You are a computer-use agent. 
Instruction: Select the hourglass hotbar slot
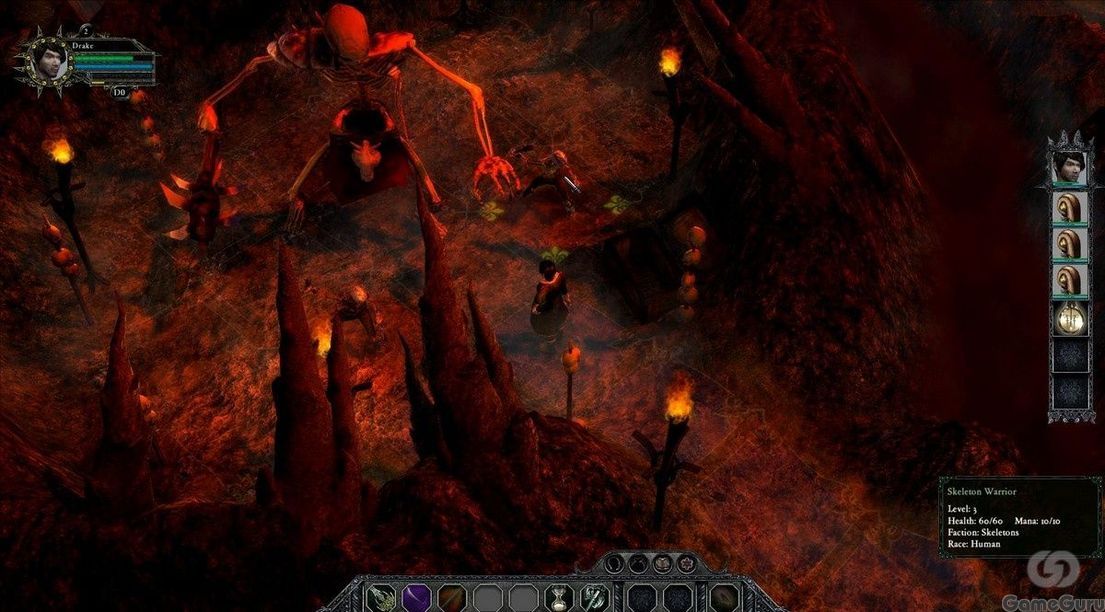[x=559, y=598]
